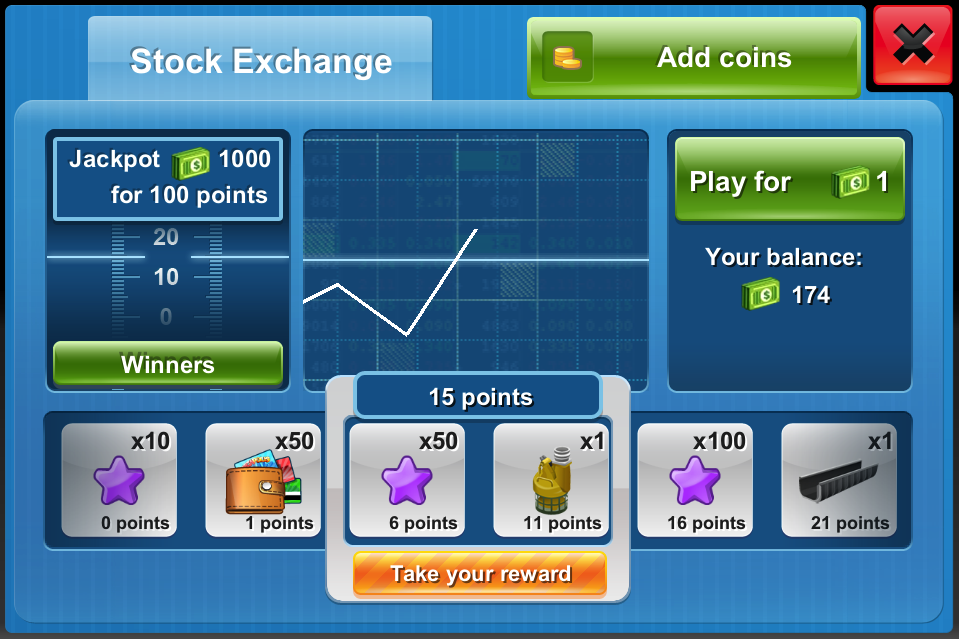
Task: Play for 1 cash
Action: (x=789, y=181)
